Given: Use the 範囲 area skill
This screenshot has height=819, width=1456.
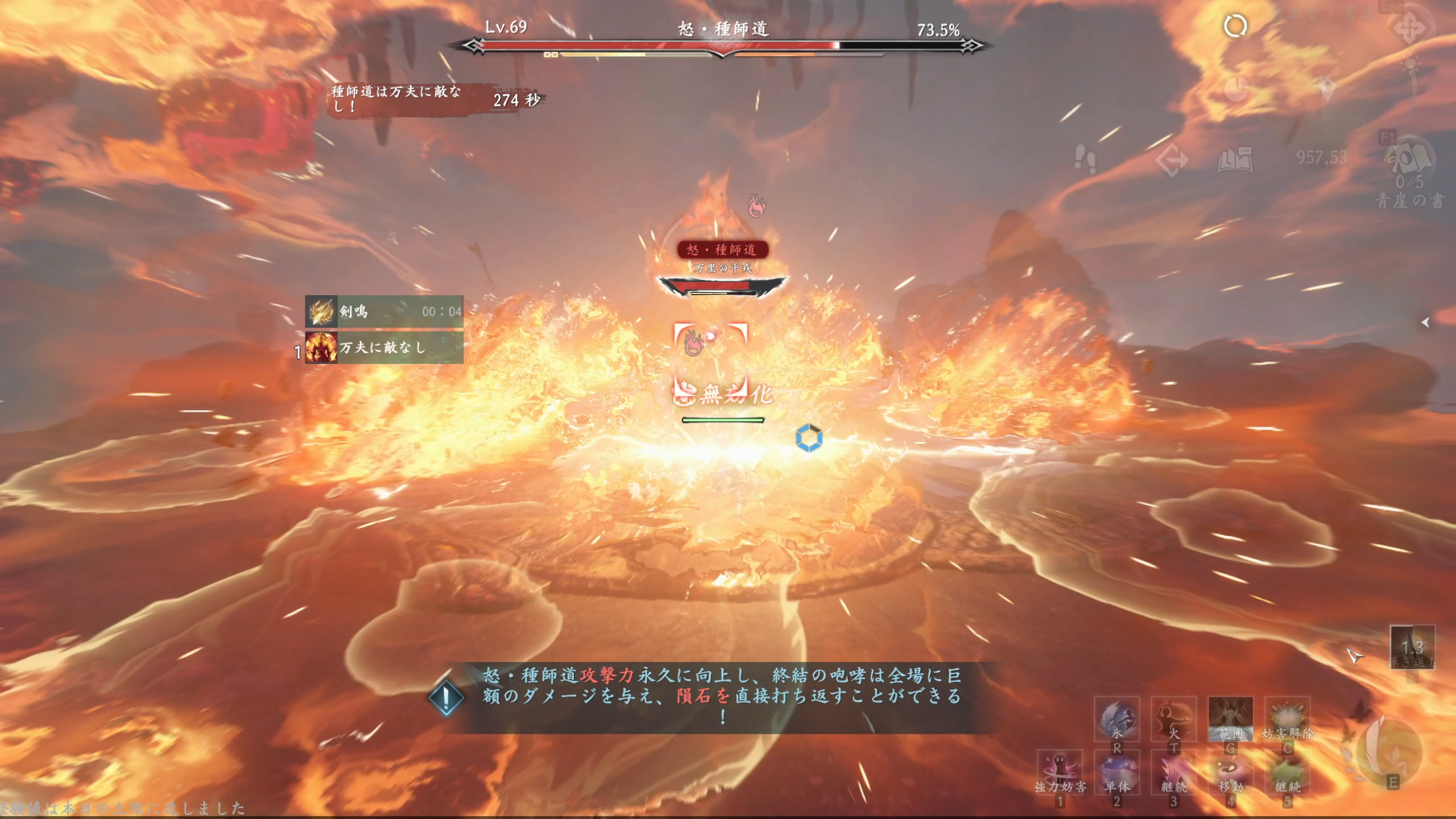Looking at the screenshot, I should click(x=1230, y=719).
